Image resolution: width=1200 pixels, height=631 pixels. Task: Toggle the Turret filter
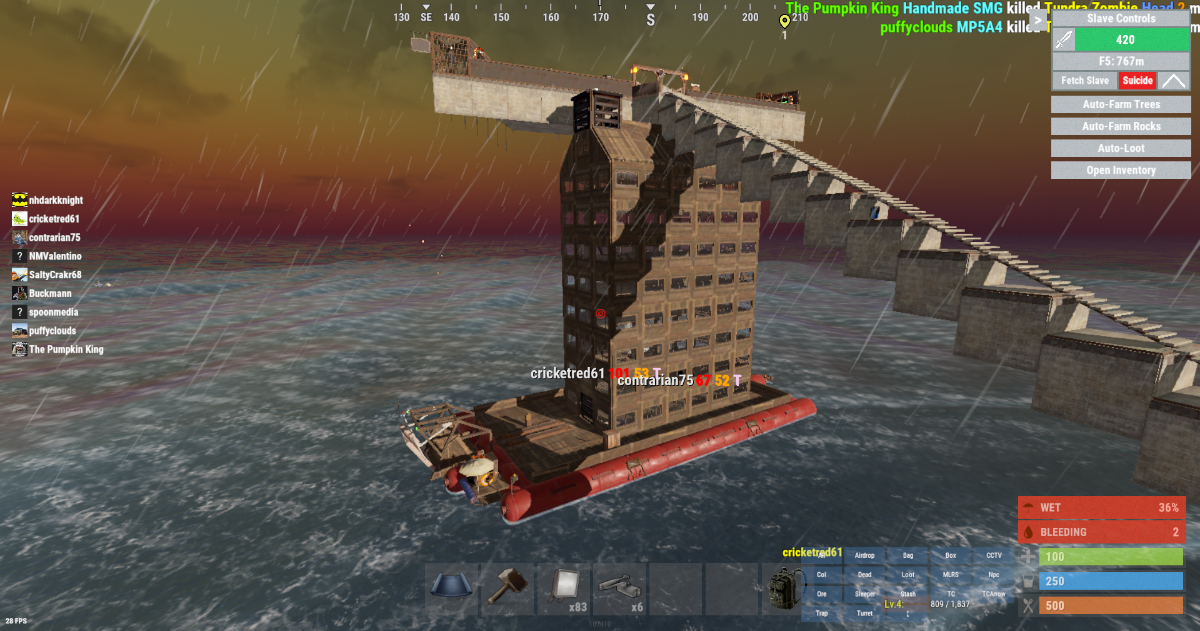coord(865,613)
